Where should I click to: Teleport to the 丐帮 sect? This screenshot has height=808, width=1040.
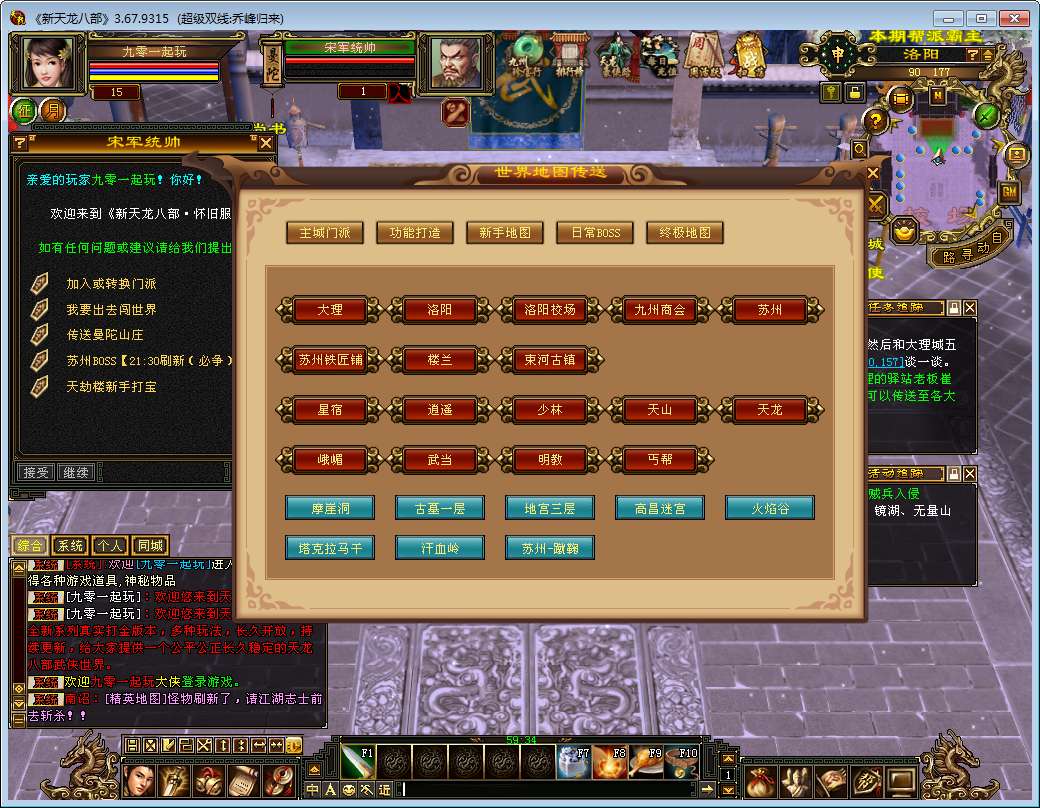coord(660,460)
